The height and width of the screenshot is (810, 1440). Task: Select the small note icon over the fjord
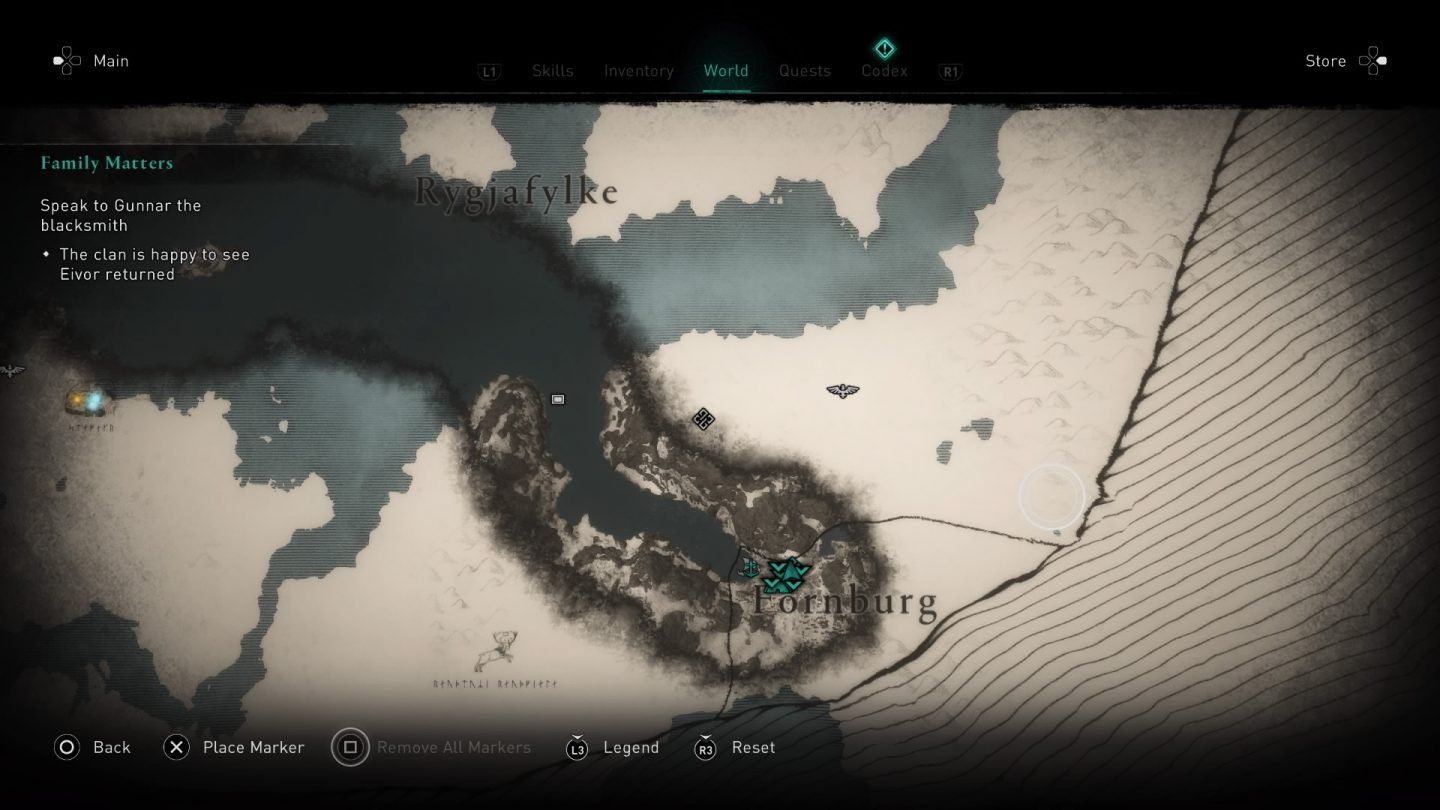(557, 399)
